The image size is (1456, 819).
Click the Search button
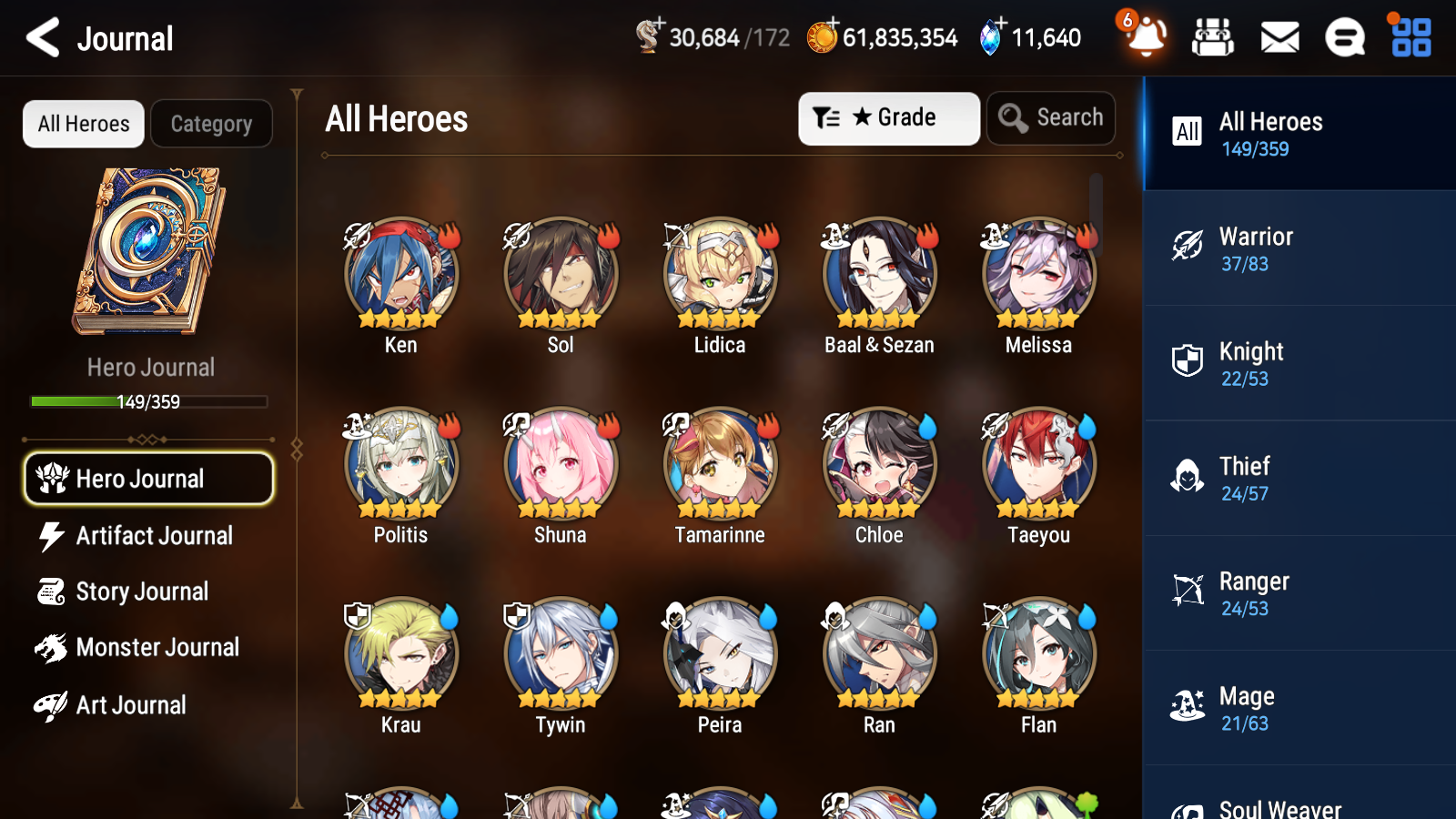[1051, 117]
